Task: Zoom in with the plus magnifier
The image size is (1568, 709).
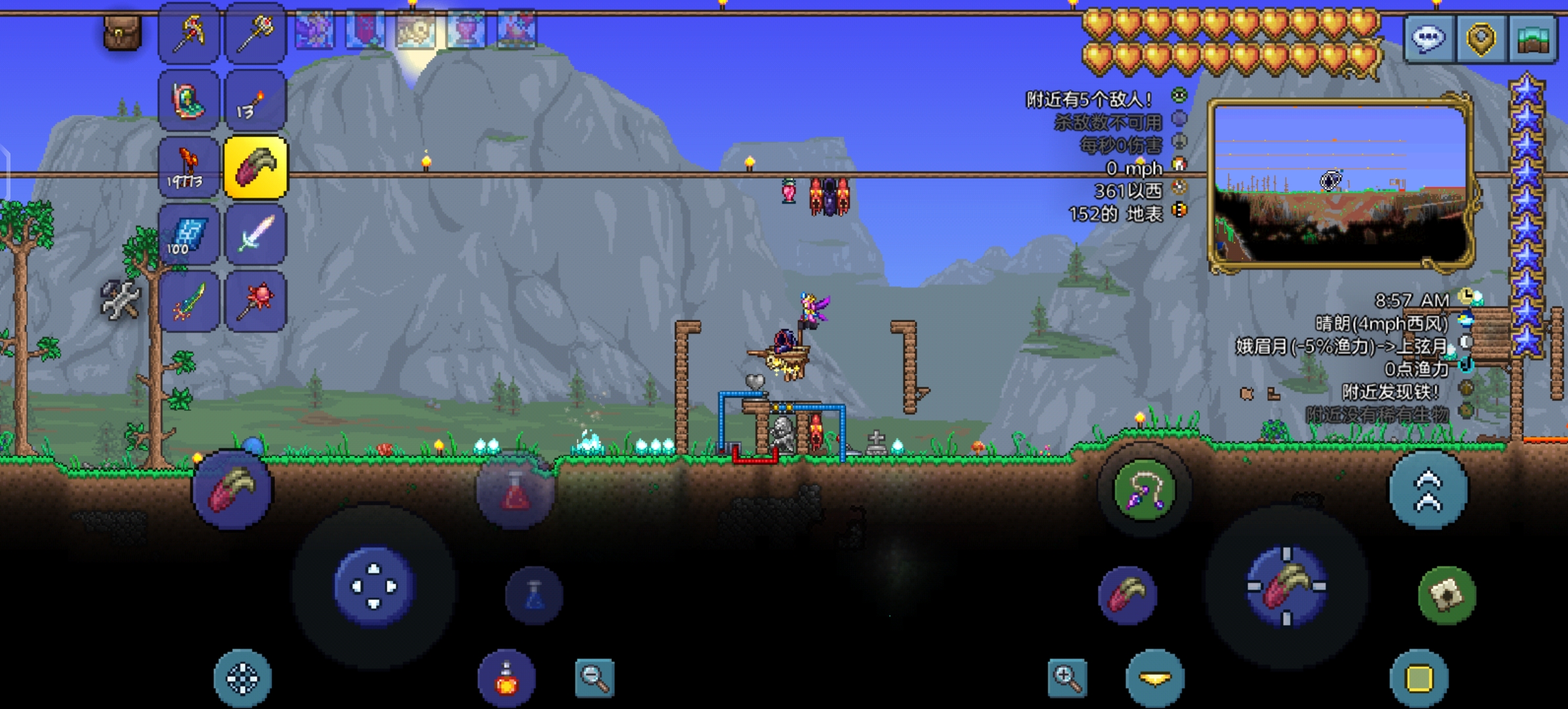Action: 1067,677
